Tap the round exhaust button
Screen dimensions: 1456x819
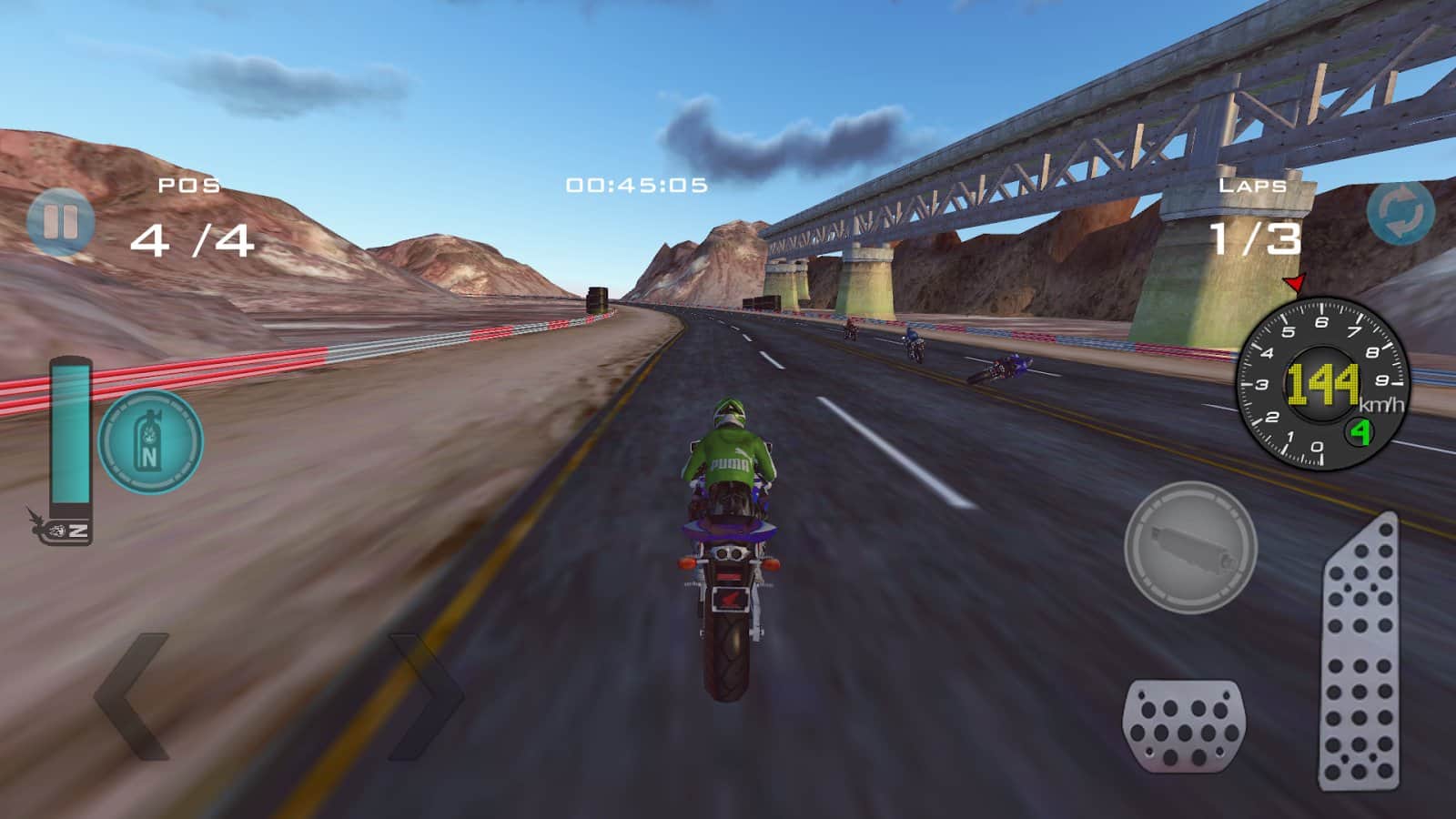click(x=1190, y=547)
